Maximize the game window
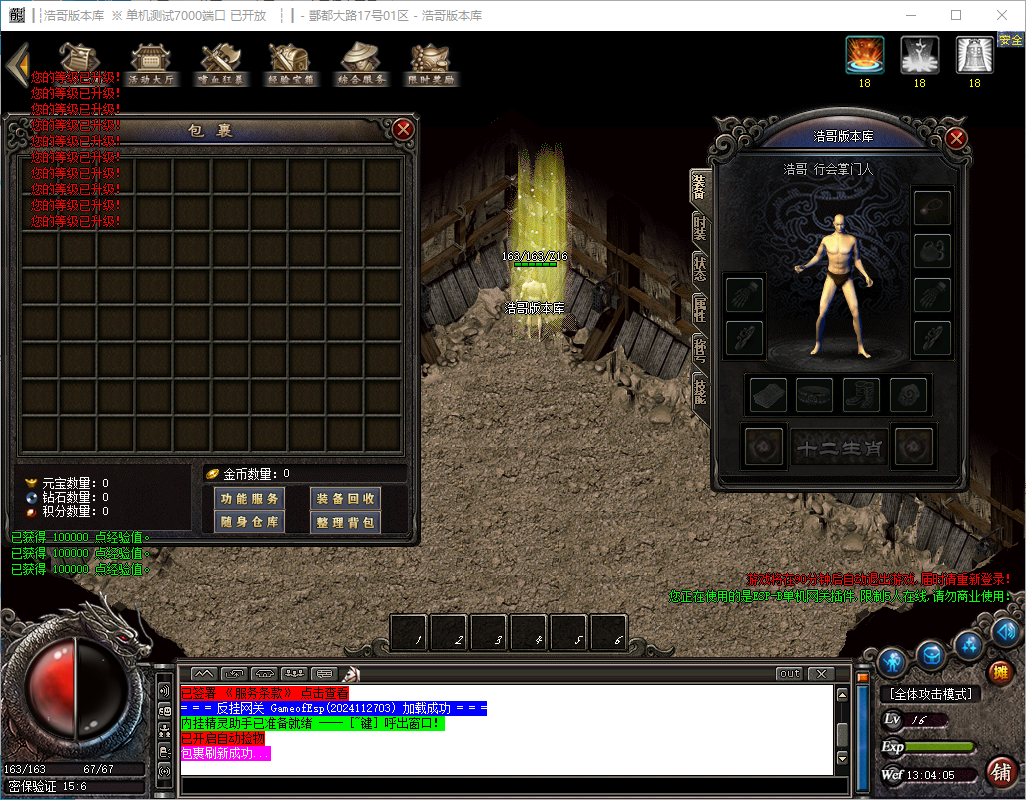The height and width of the screenshot is (800, 1026). 956,15
